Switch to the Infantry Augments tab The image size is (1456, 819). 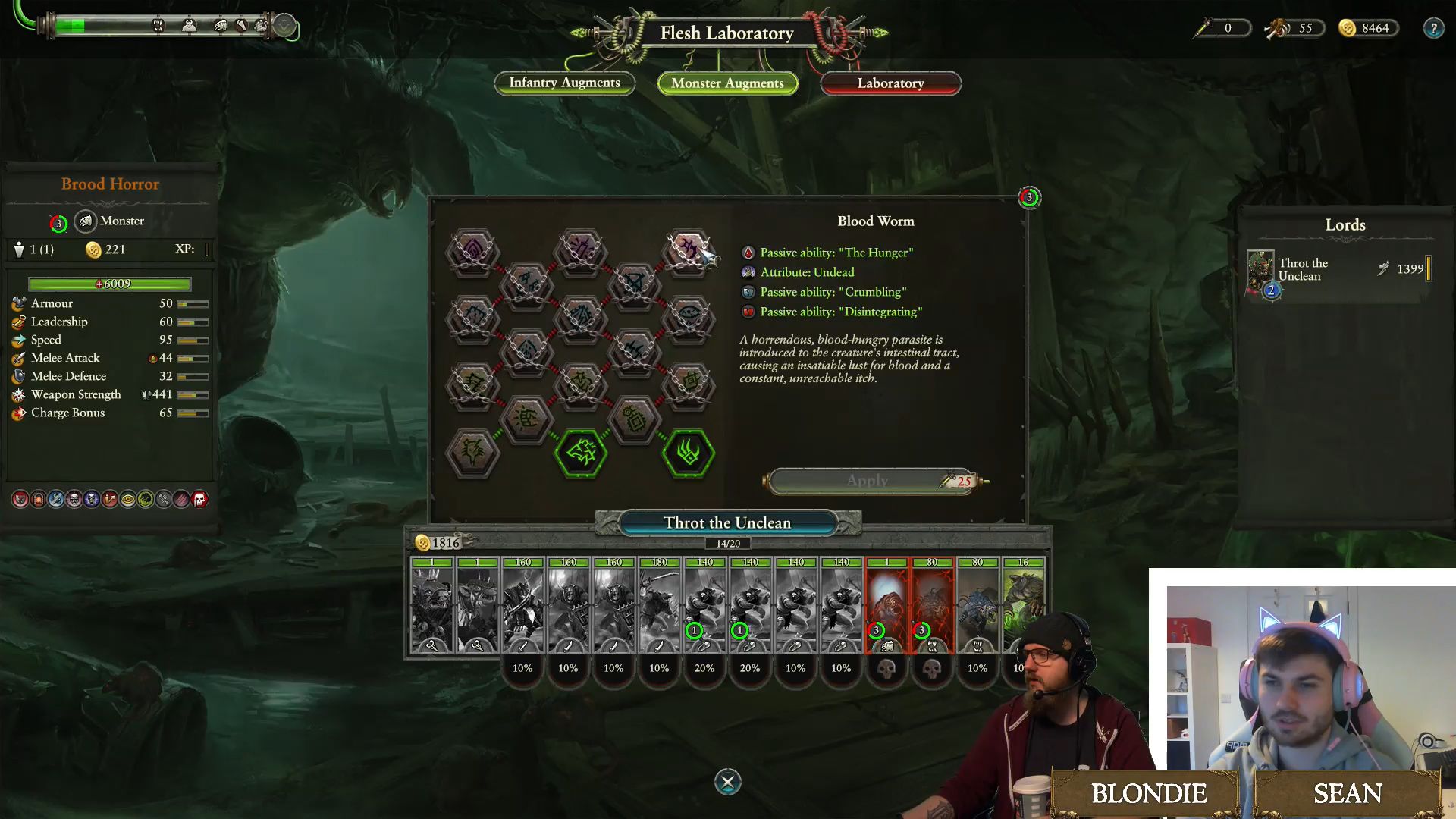(564, 83)
